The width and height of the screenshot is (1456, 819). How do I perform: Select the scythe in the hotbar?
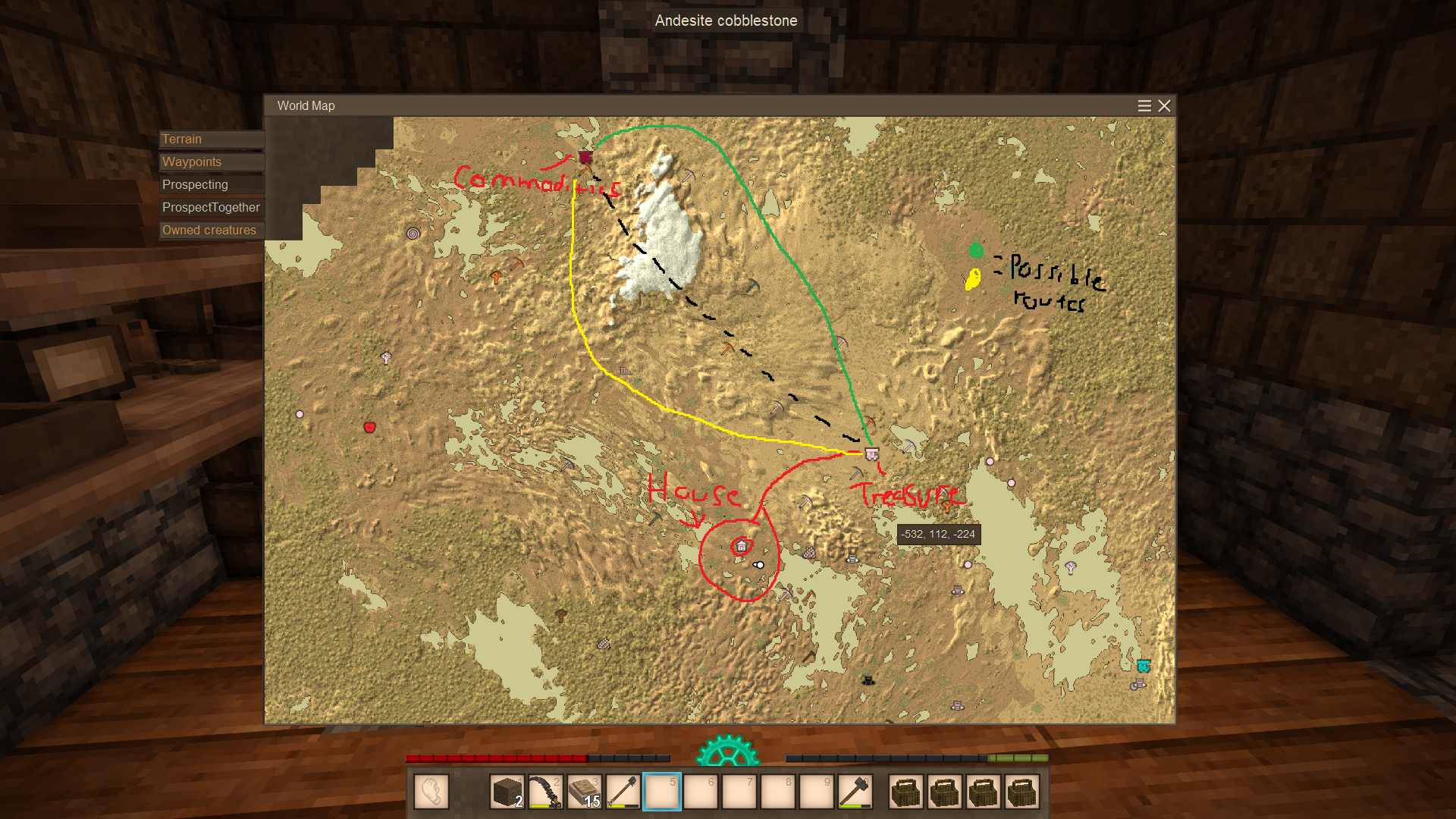click(545, 792)
